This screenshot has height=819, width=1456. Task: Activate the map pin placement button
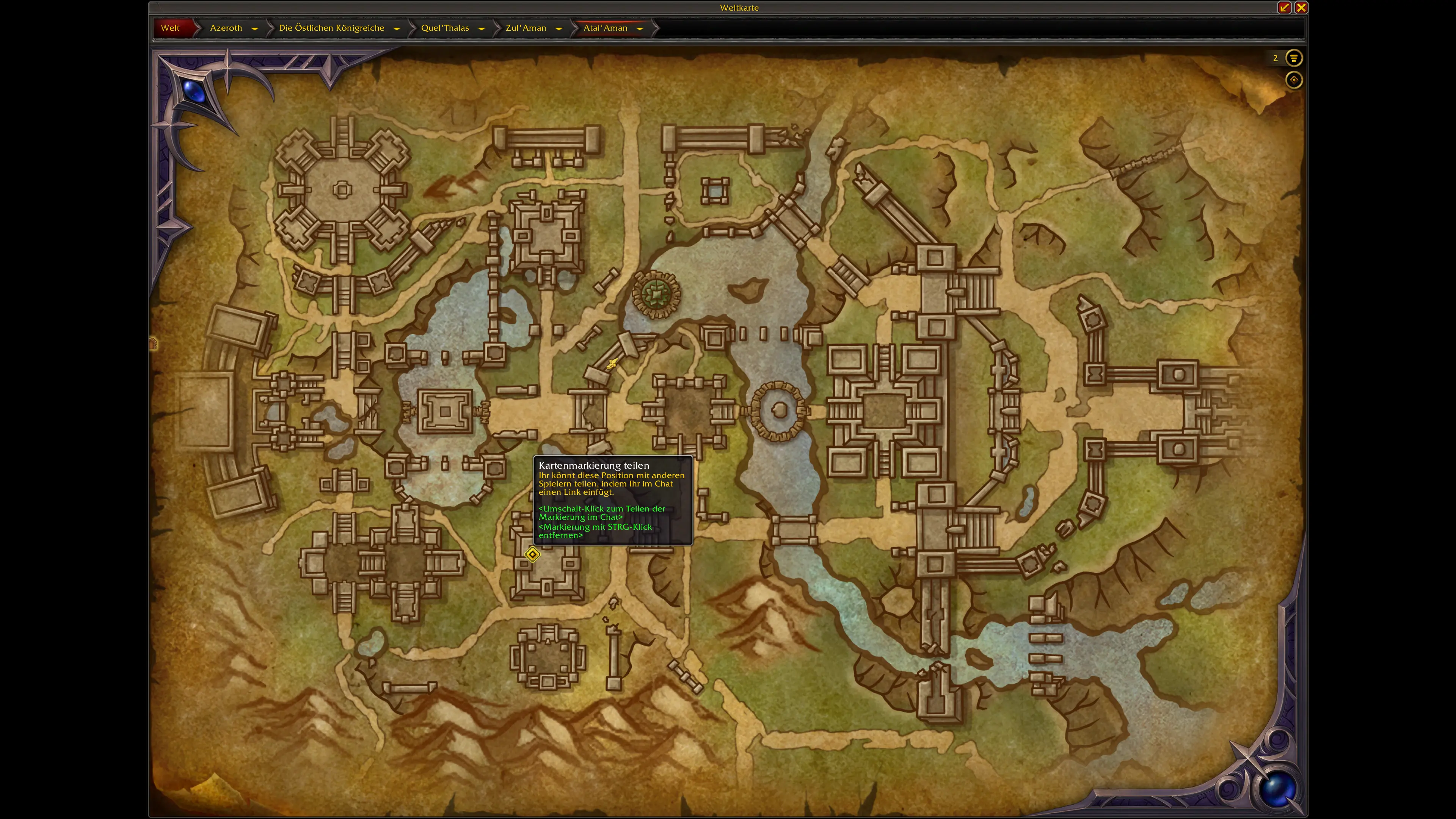point(1293,80)
